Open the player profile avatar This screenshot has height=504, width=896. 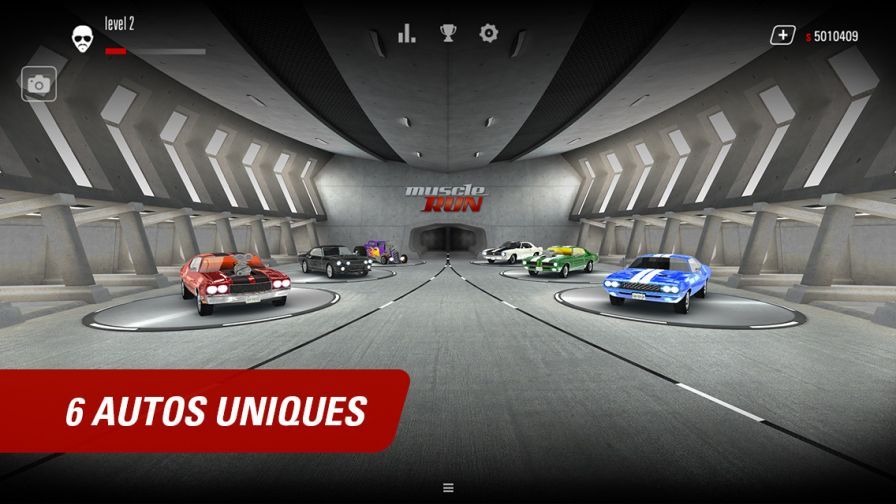83,39
